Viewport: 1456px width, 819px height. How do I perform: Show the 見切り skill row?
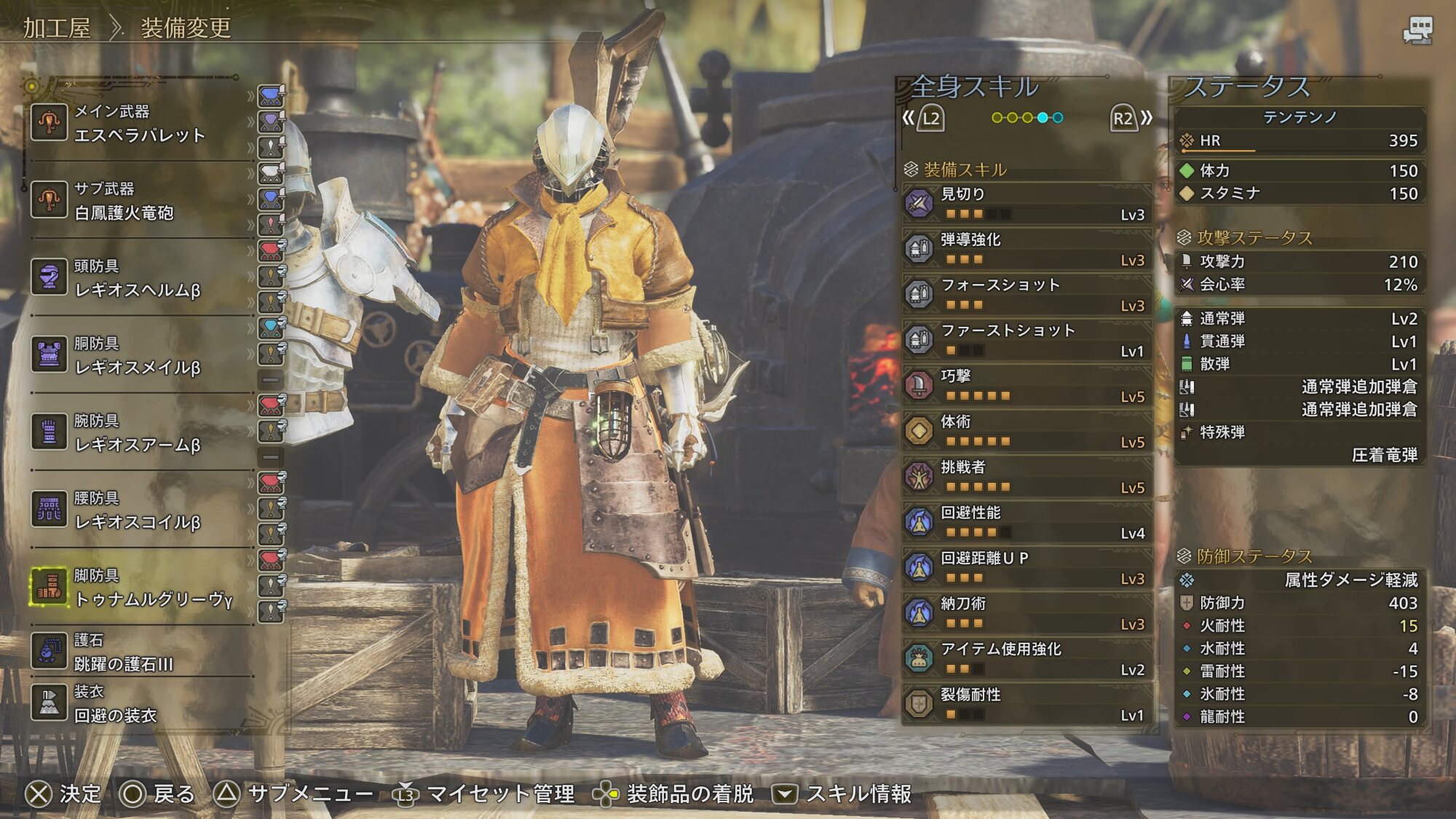click(1026, 204)
